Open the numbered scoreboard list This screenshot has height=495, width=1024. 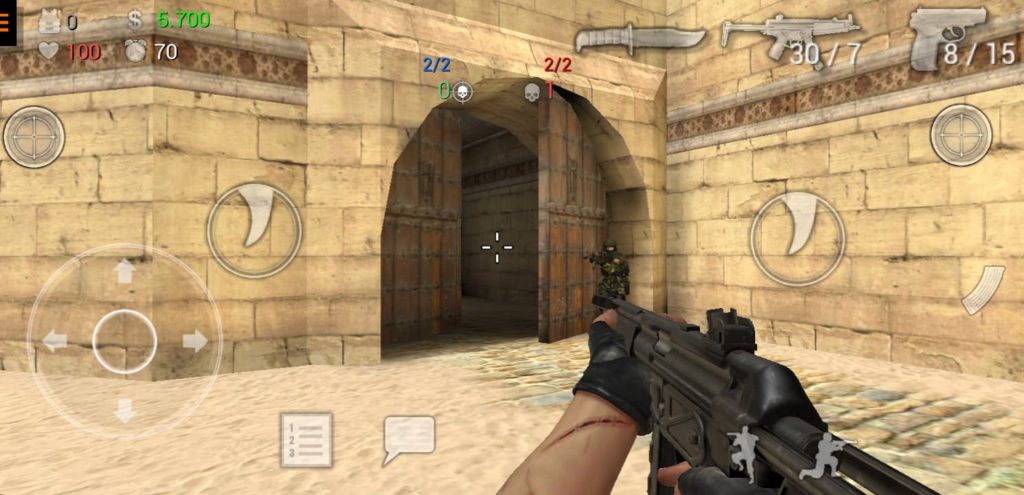306,440
